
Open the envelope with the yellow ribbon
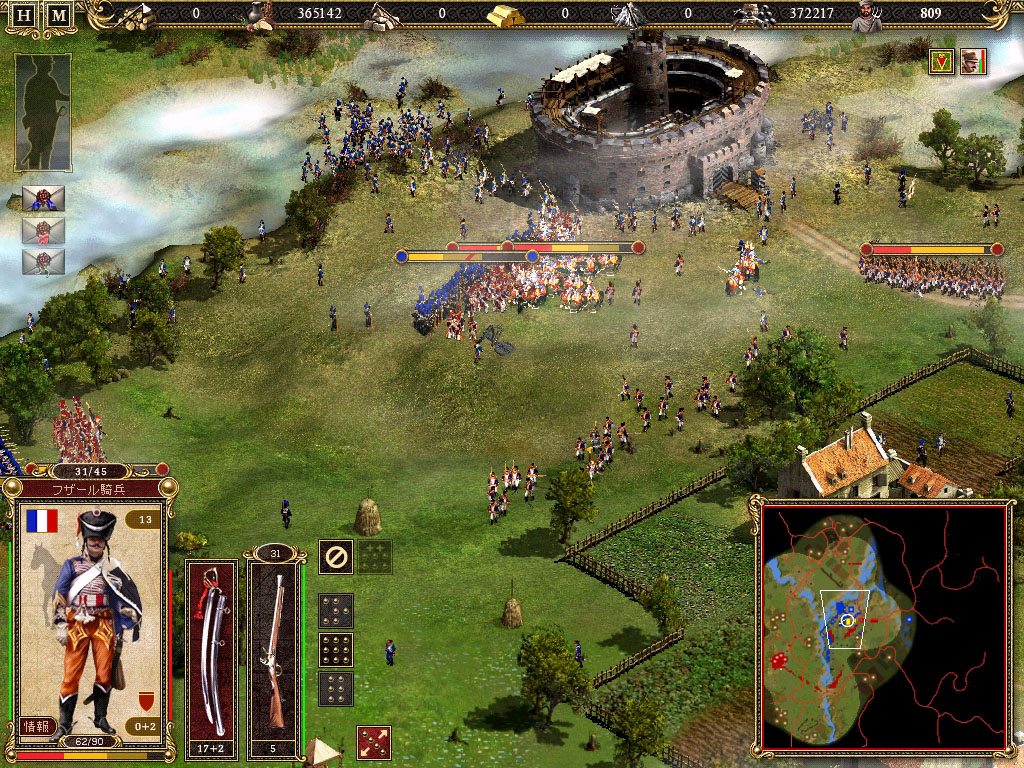point(43,262)
